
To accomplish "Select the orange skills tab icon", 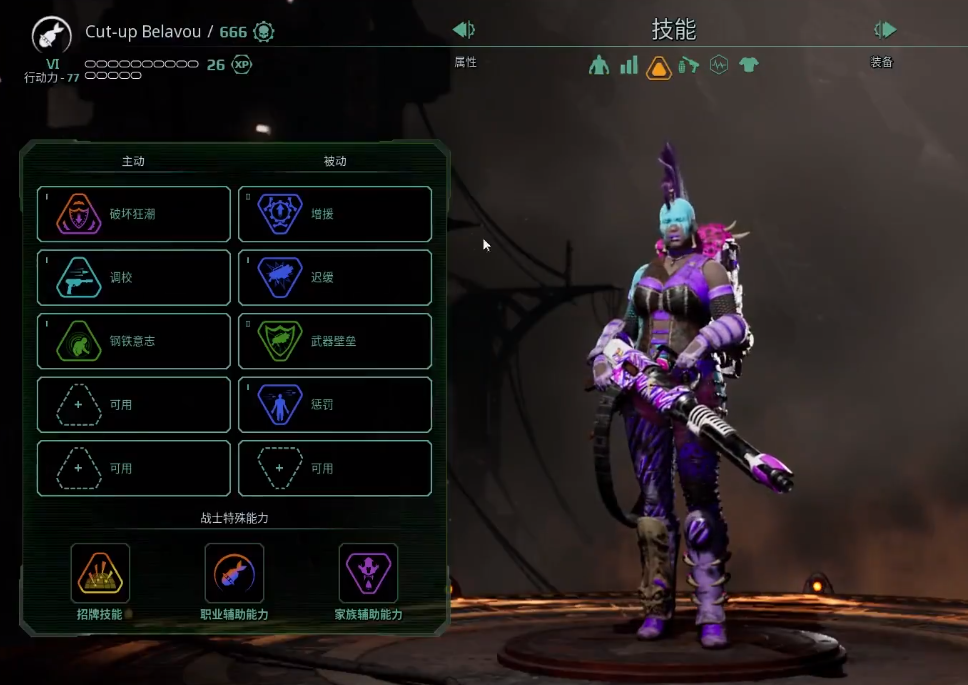I will click(659, 67).
